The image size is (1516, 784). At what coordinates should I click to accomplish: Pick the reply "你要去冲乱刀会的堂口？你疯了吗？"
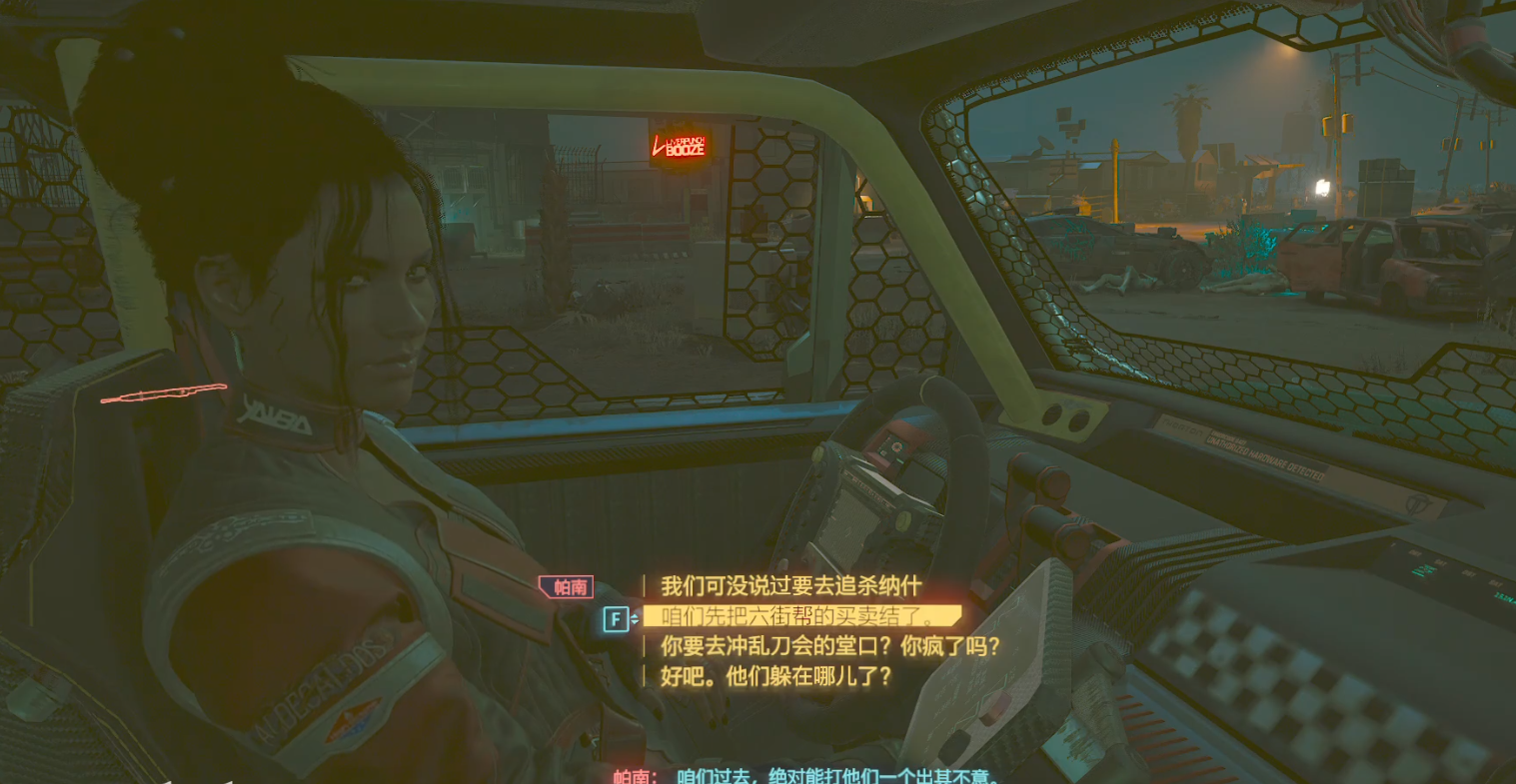point(829,647)
